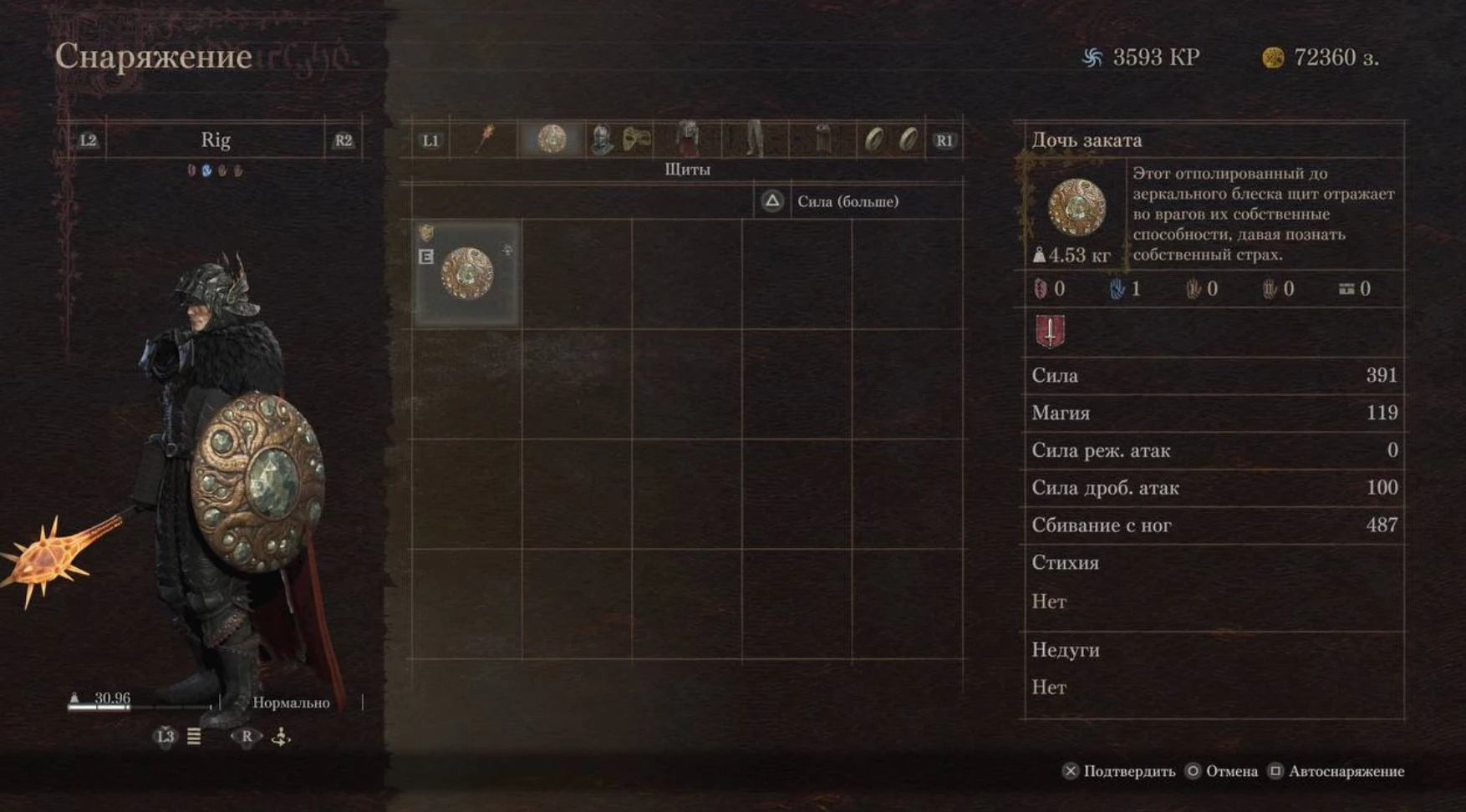The width and height of the screenshot is (1466, 812).
Task: Switch to the weapons tab with mace icon
Action: point(485,140)
